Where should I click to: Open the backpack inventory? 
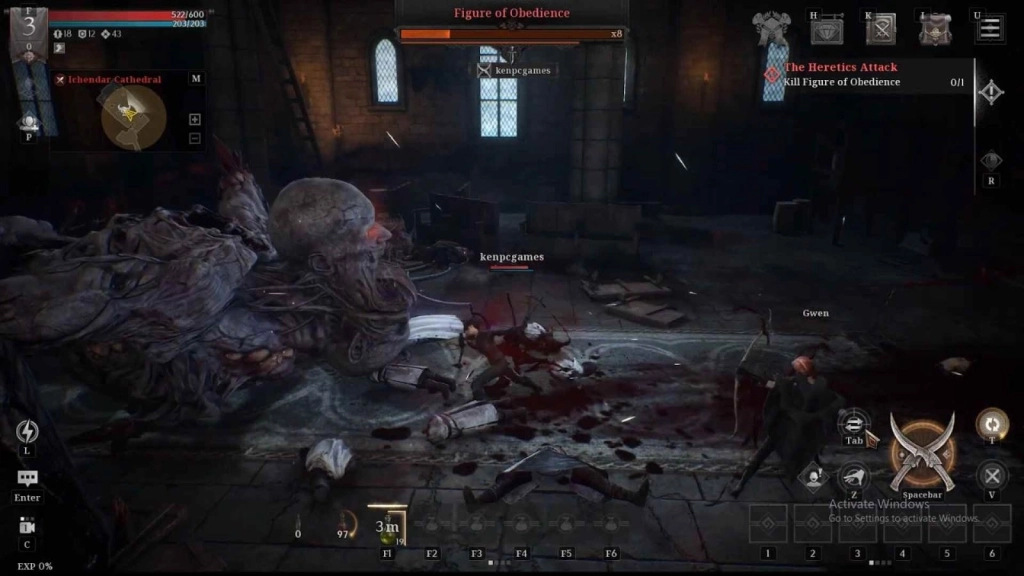coord(935,30)
